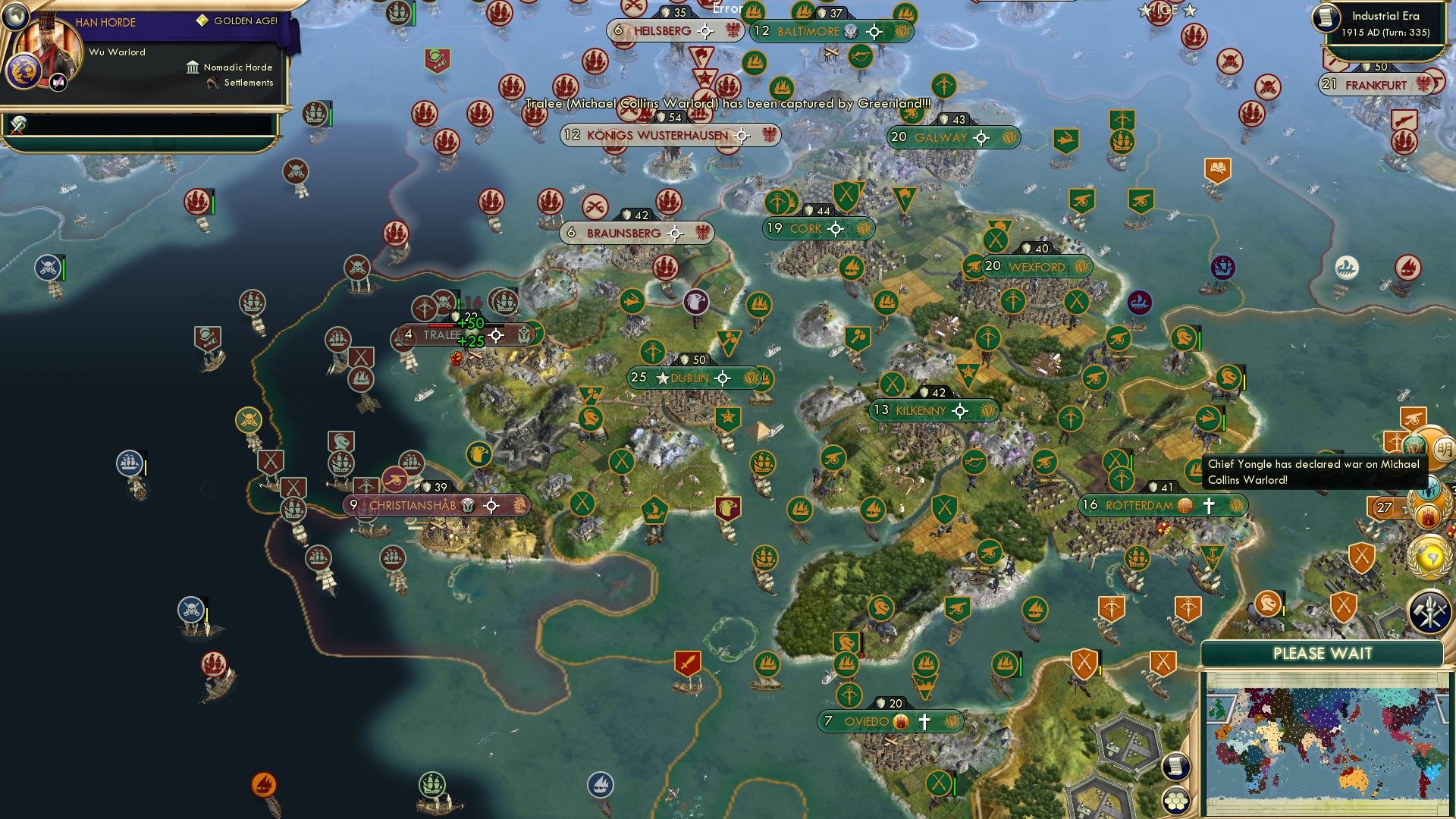Click the Settlements ruins icon
The image size is (1456, 819).
213,83
